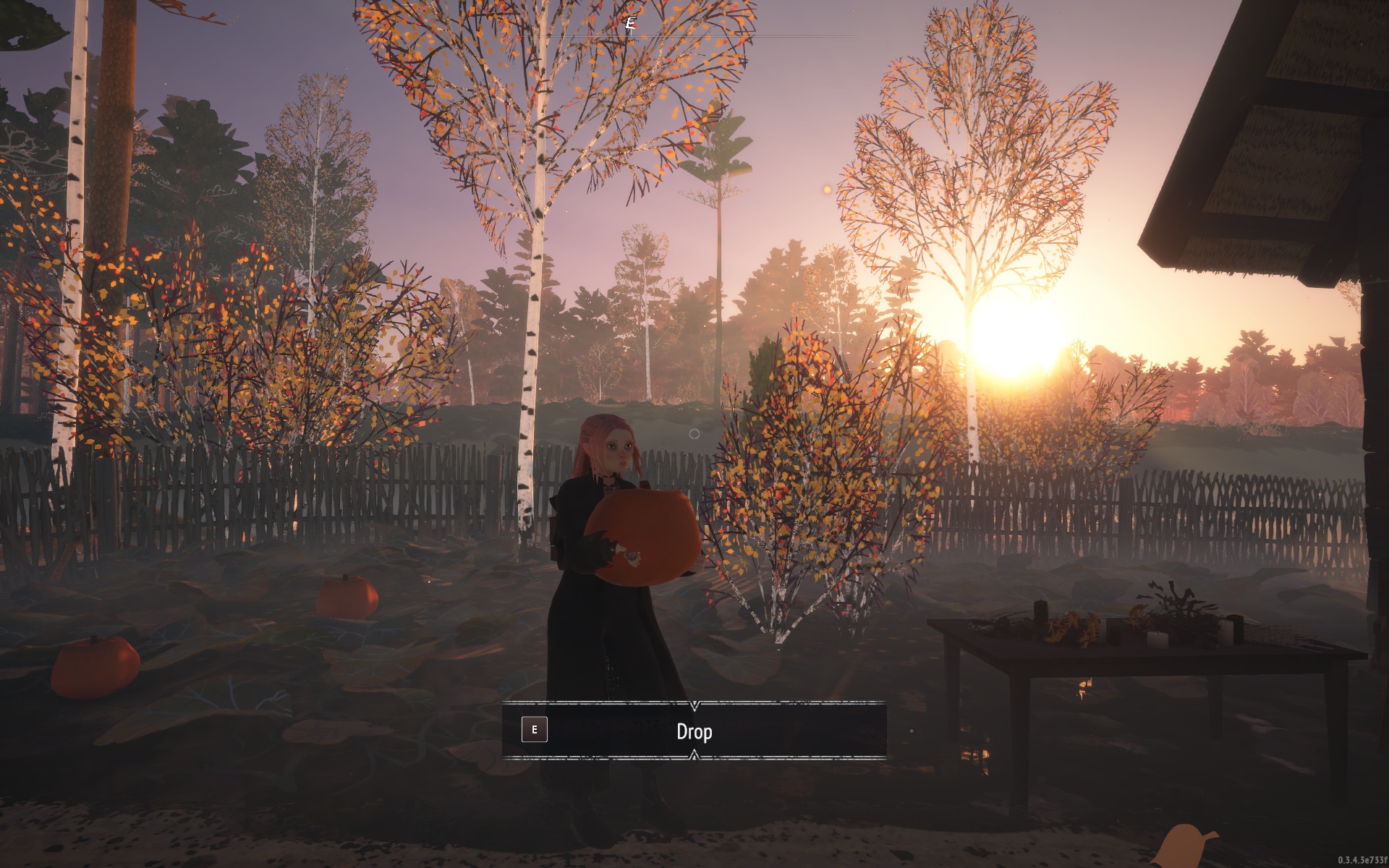This screenshot has height=868, width=1389.
Task: Select the pumpkin held by the character
Action: [644, 535]
